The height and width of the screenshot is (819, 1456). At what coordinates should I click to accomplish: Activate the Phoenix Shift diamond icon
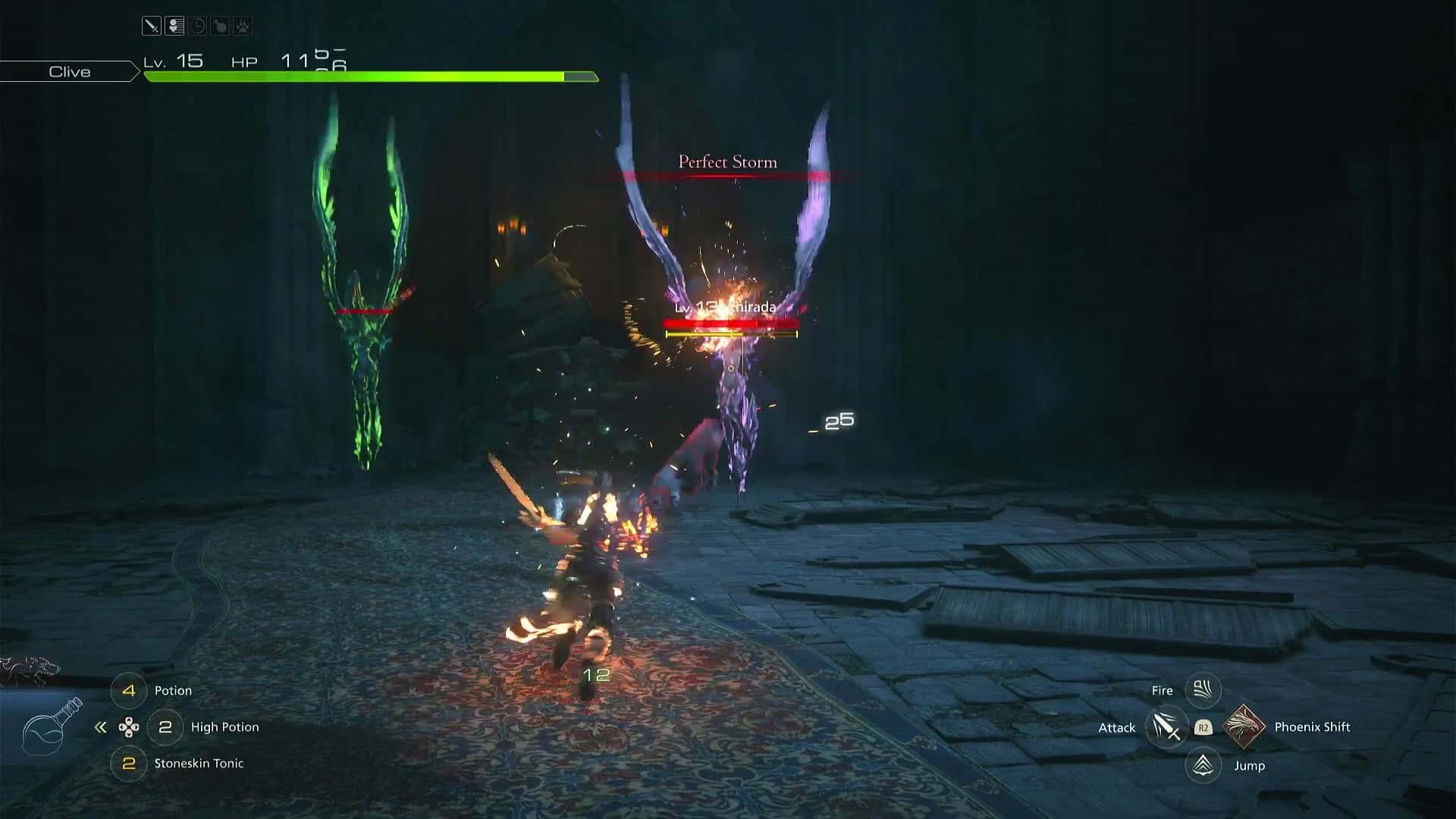pyautogui.click(x=1243, y=727)
